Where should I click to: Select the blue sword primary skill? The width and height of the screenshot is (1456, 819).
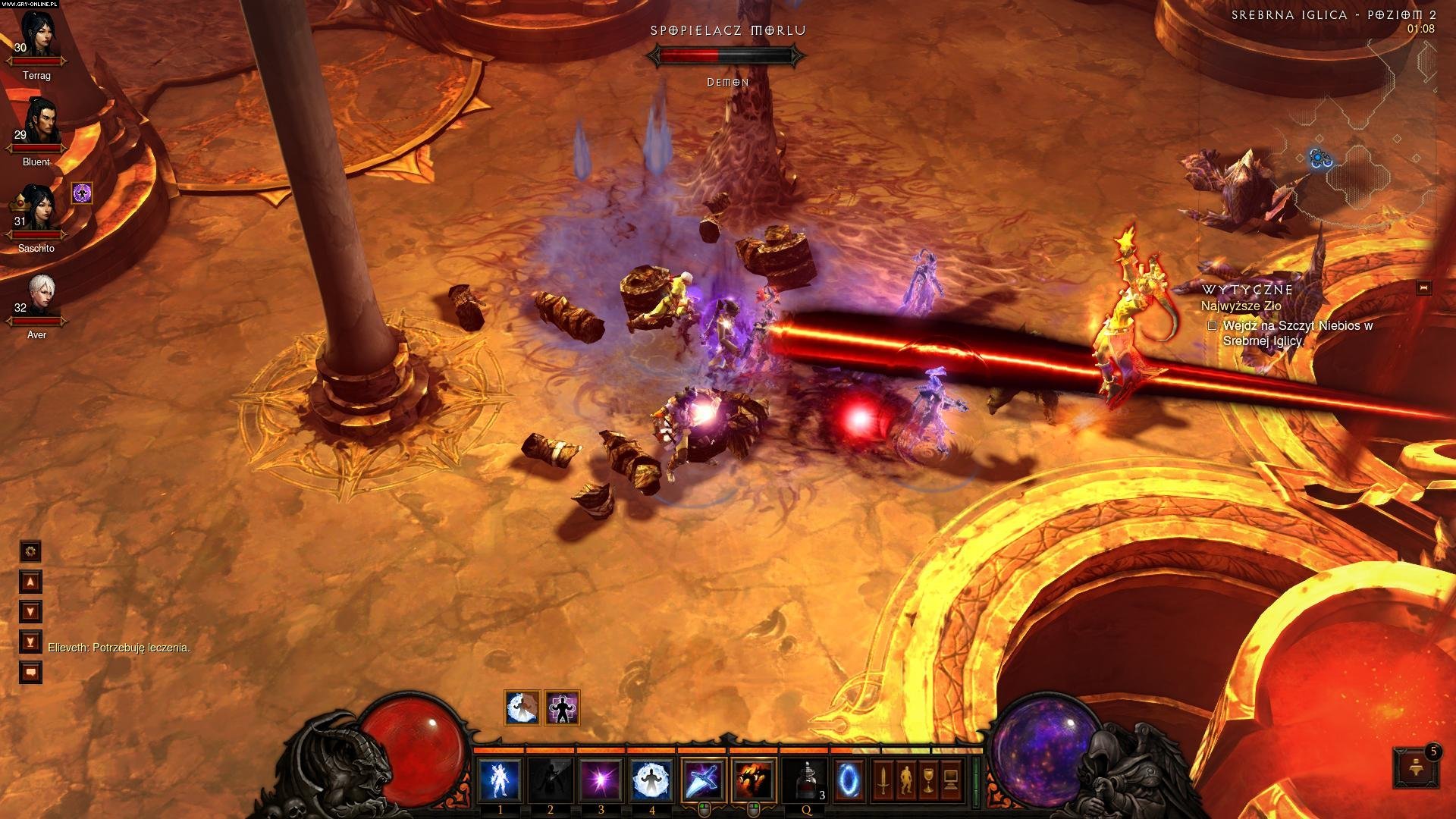point(704,780)
